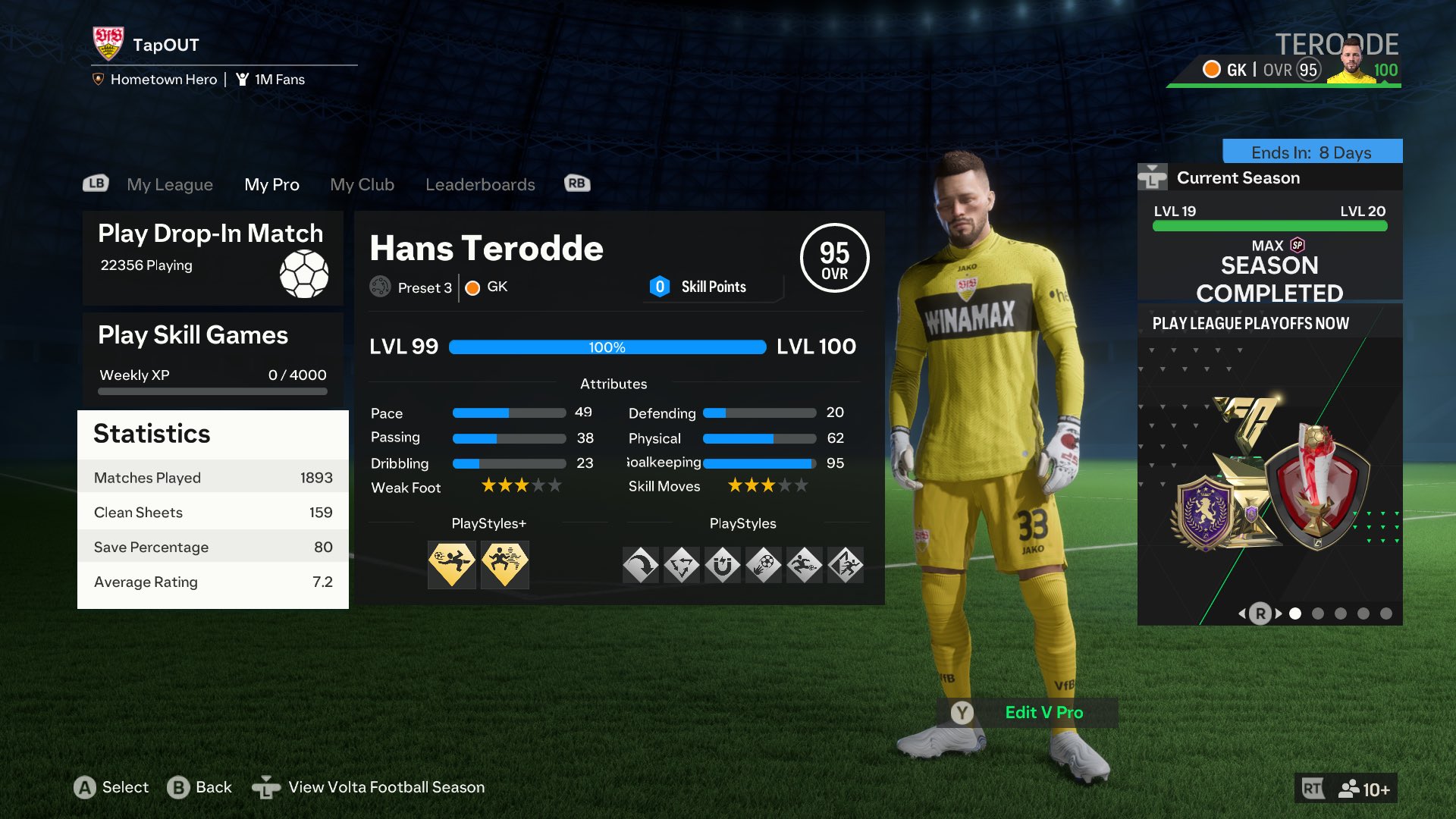1456x819 pixels.
Task: Select the gold Acrobatic save PlayStyle+ diamond
Action: click(x=451, y=565)
